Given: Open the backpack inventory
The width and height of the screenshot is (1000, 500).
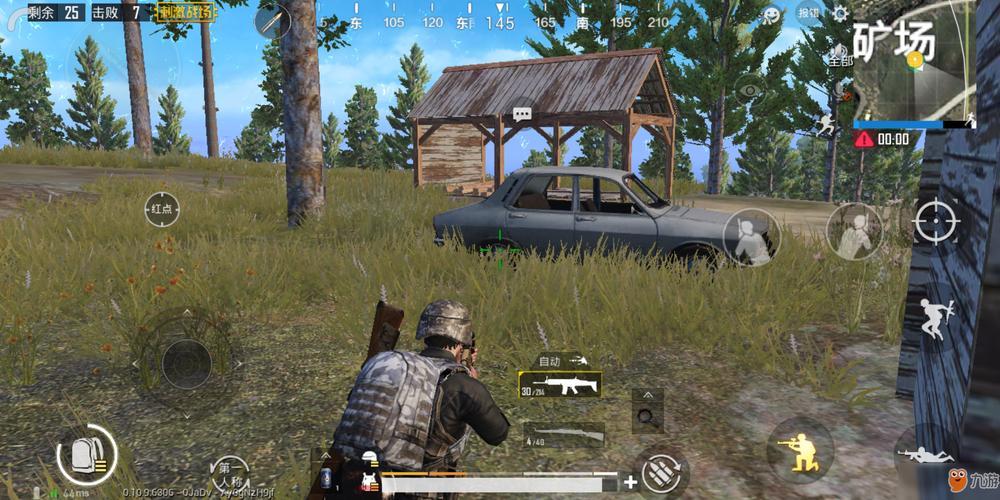Looking at the screenshot, I should [86, 455].
